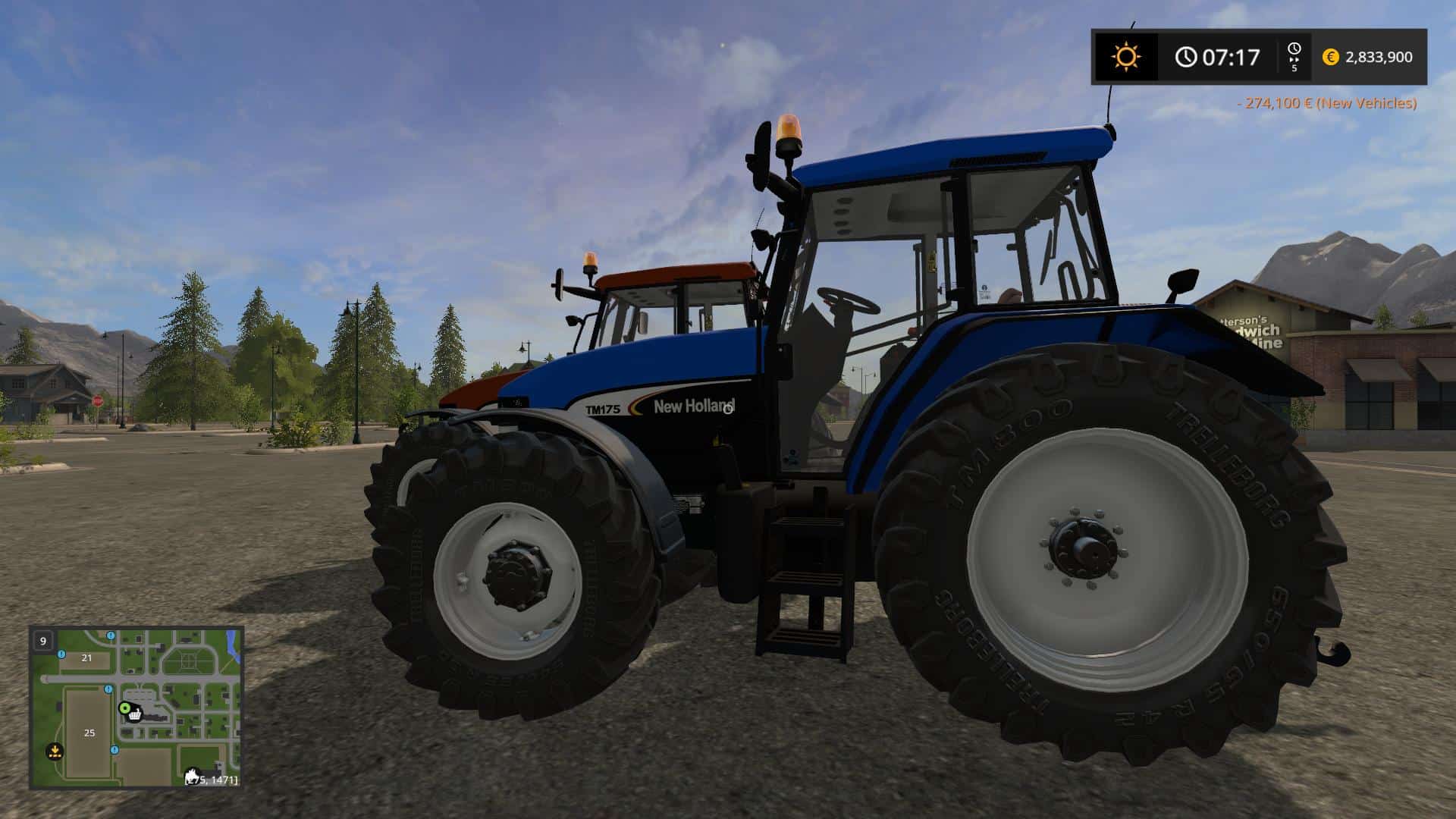This screenshot has width=1456, height=819.
Task: Click the New Vehicles expense notification text
Action: coord(1357,103)
